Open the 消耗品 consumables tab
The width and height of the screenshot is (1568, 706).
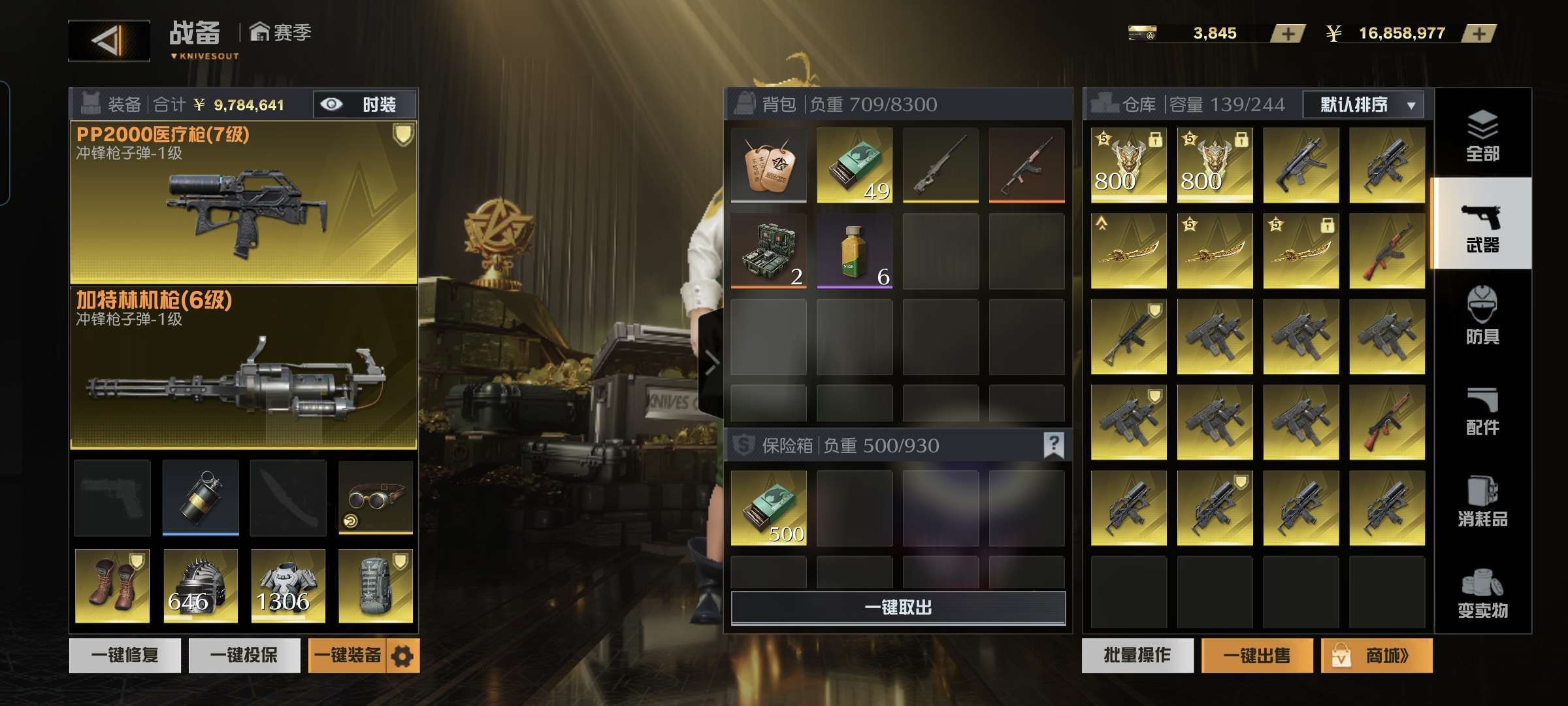coord(1482,501)
